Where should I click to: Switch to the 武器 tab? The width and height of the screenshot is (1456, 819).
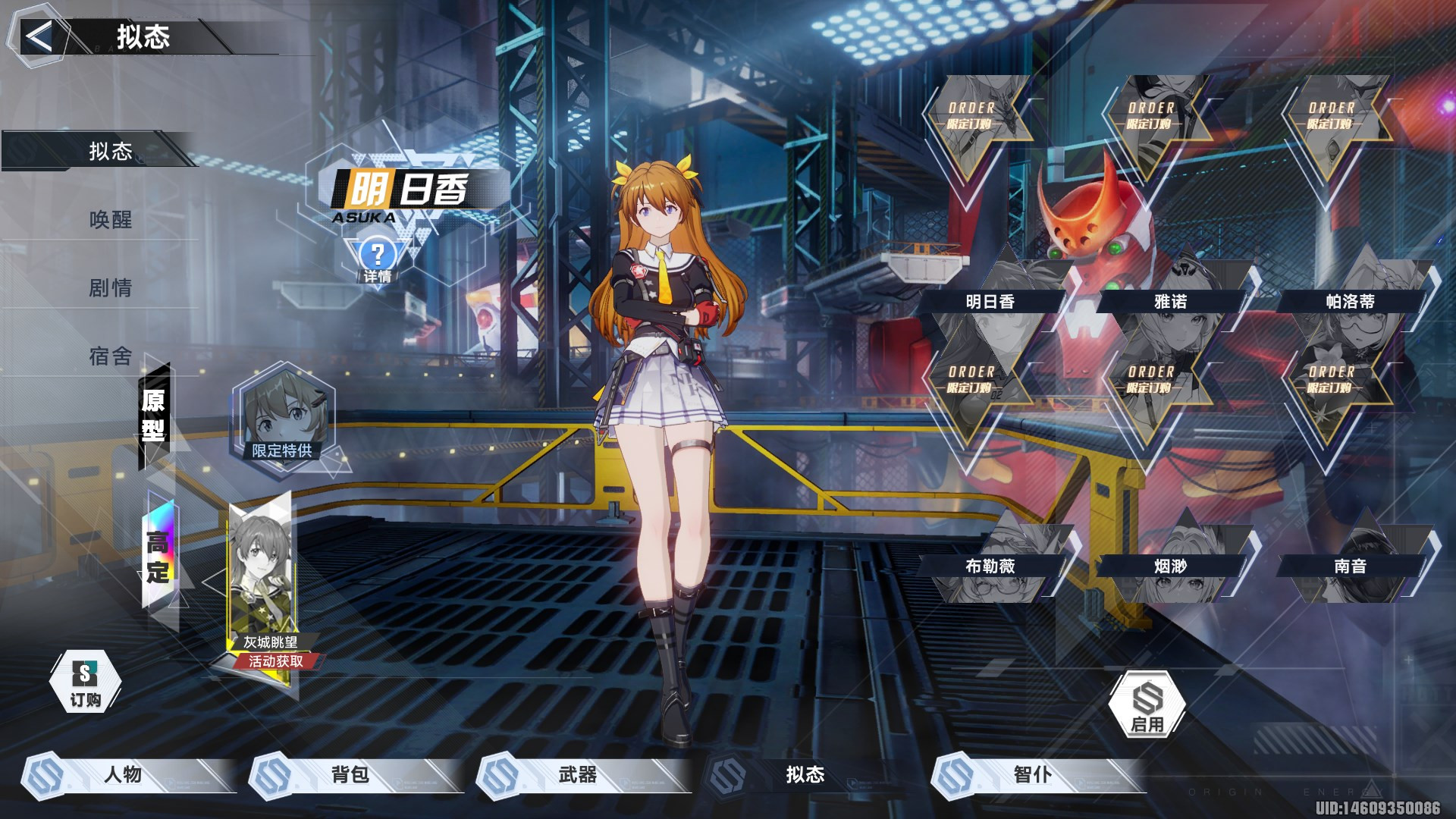(x=578, y=774)
